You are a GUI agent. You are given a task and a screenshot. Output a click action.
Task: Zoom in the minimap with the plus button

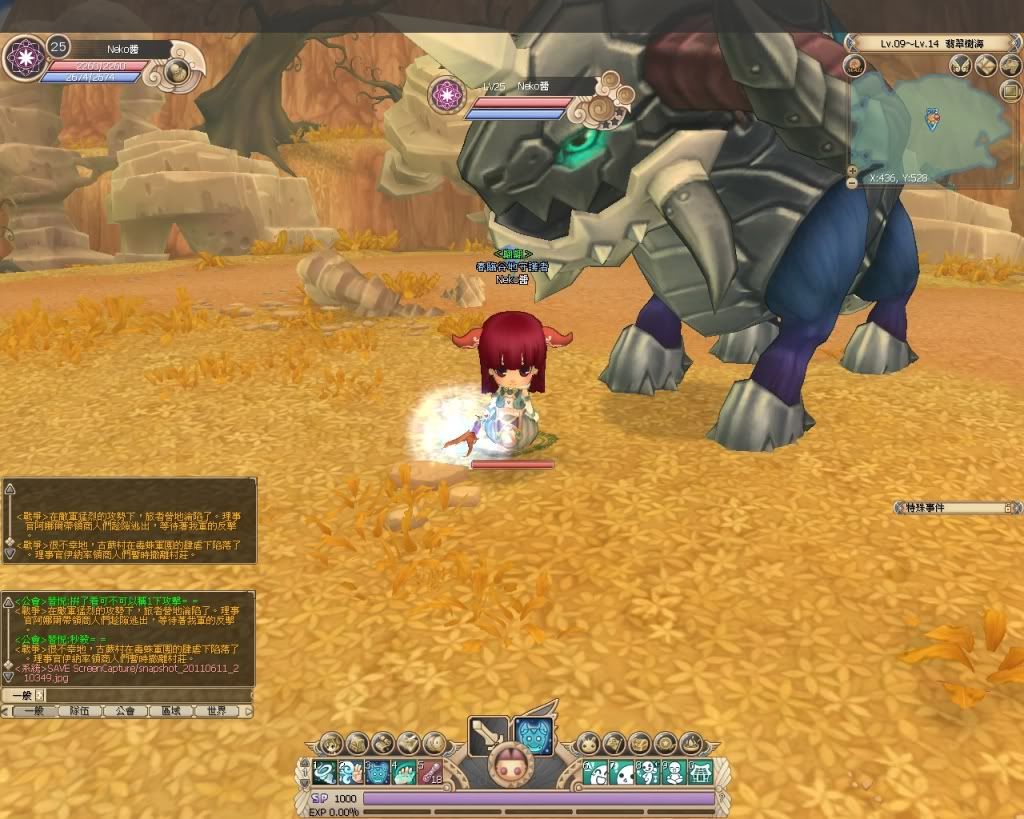852,170
